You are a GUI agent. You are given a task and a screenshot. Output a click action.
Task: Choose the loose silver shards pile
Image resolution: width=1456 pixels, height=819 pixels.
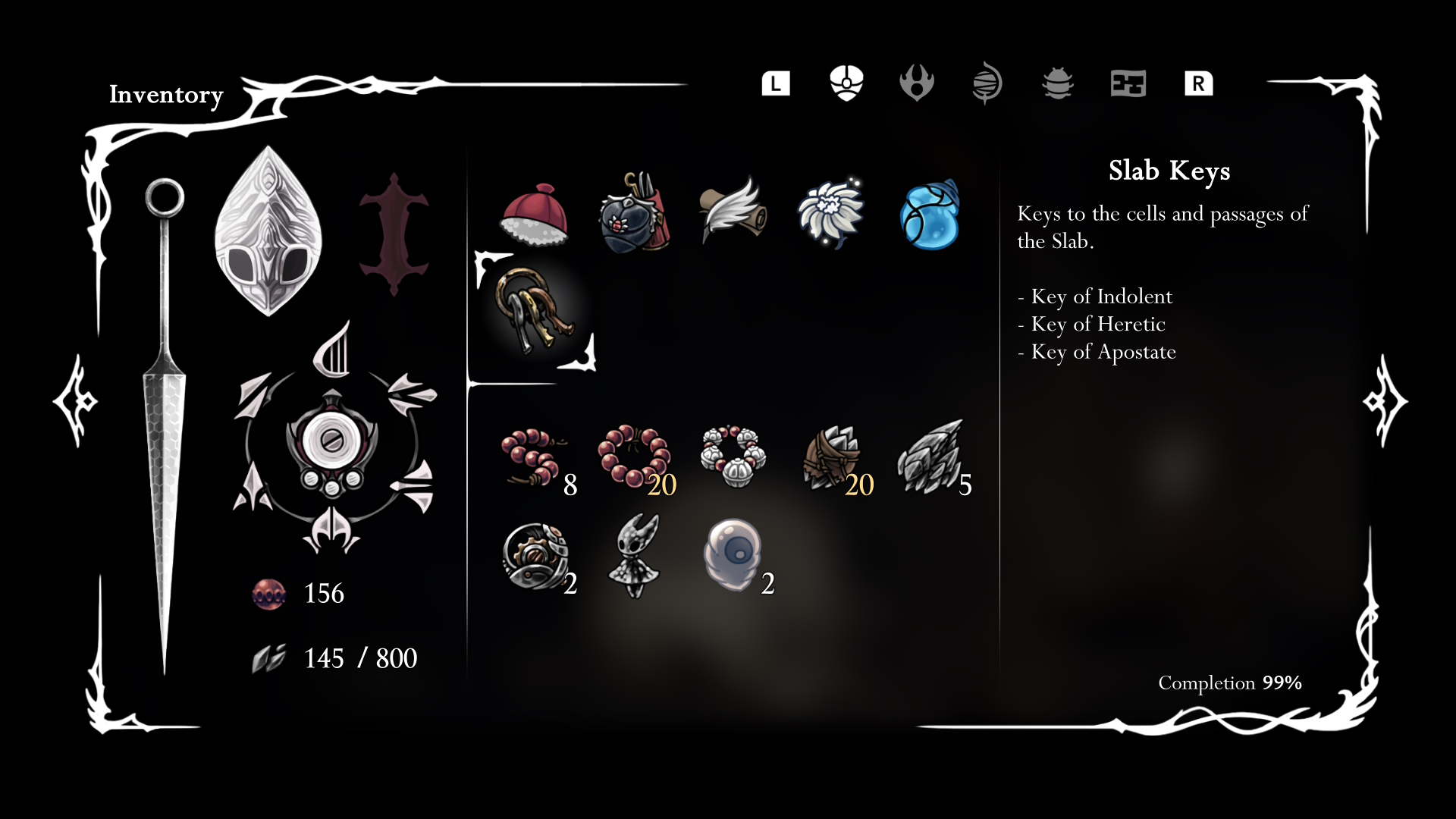coord(930,457)
